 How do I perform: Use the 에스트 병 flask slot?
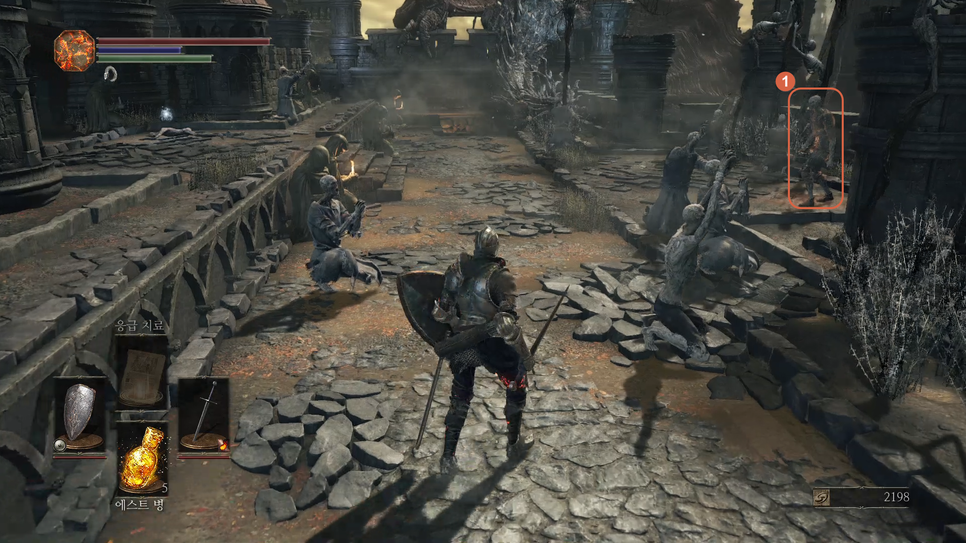(142, 458)
